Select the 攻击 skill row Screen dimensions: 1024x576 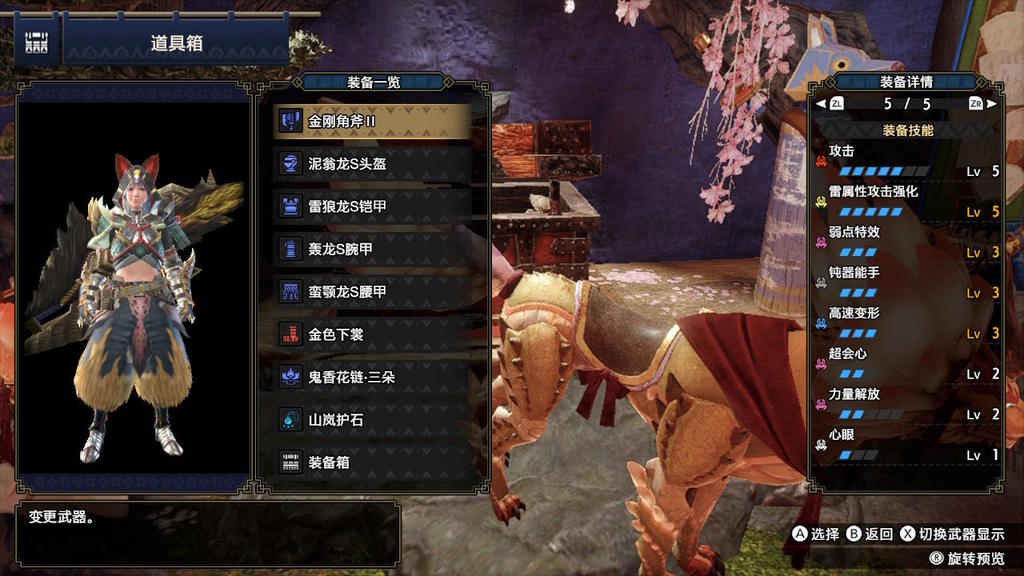pyautogui.click(x=907, y=161)
